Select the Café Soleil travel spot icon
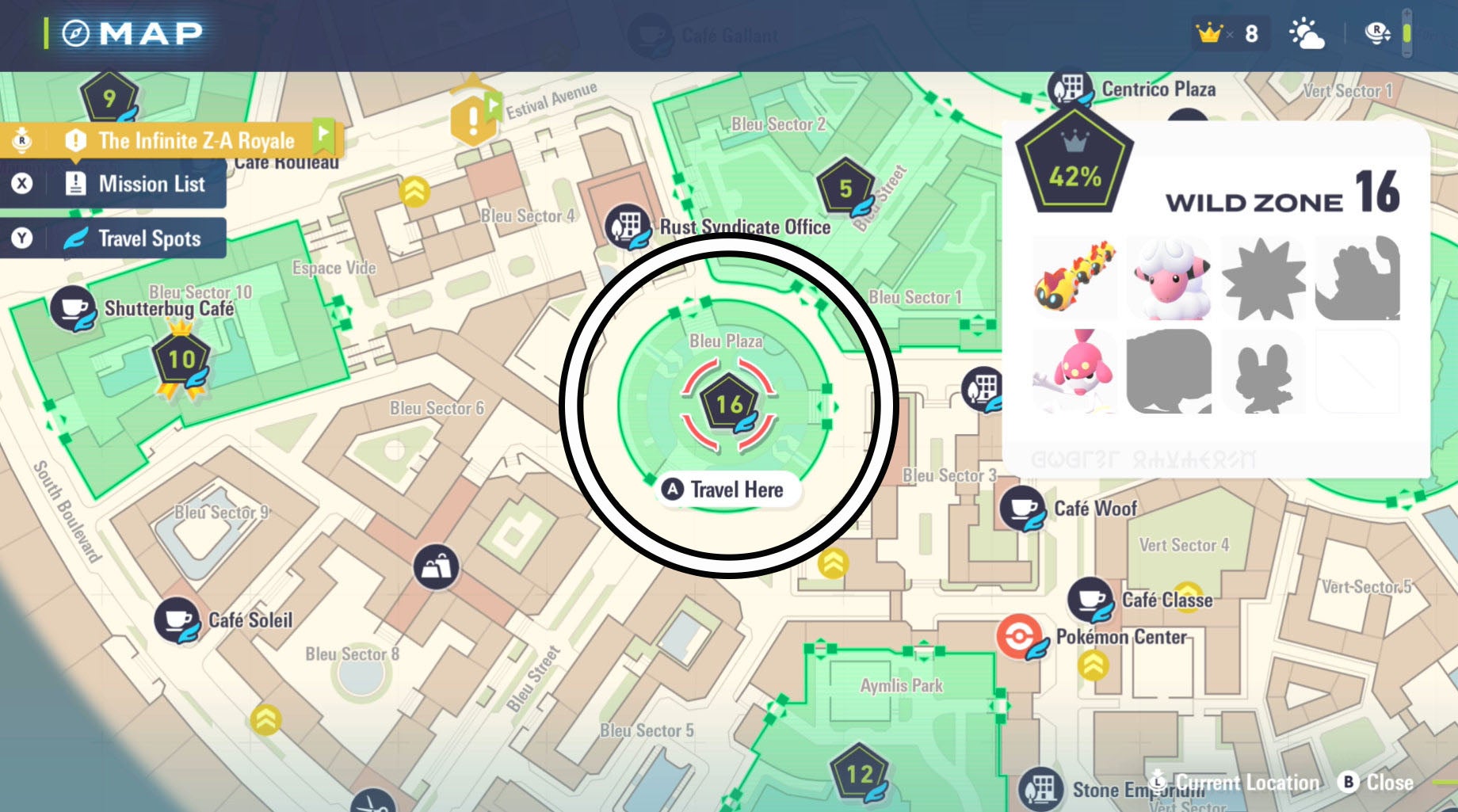The height and width of the screenshot is (812, 1458). [x=177, y=620]
